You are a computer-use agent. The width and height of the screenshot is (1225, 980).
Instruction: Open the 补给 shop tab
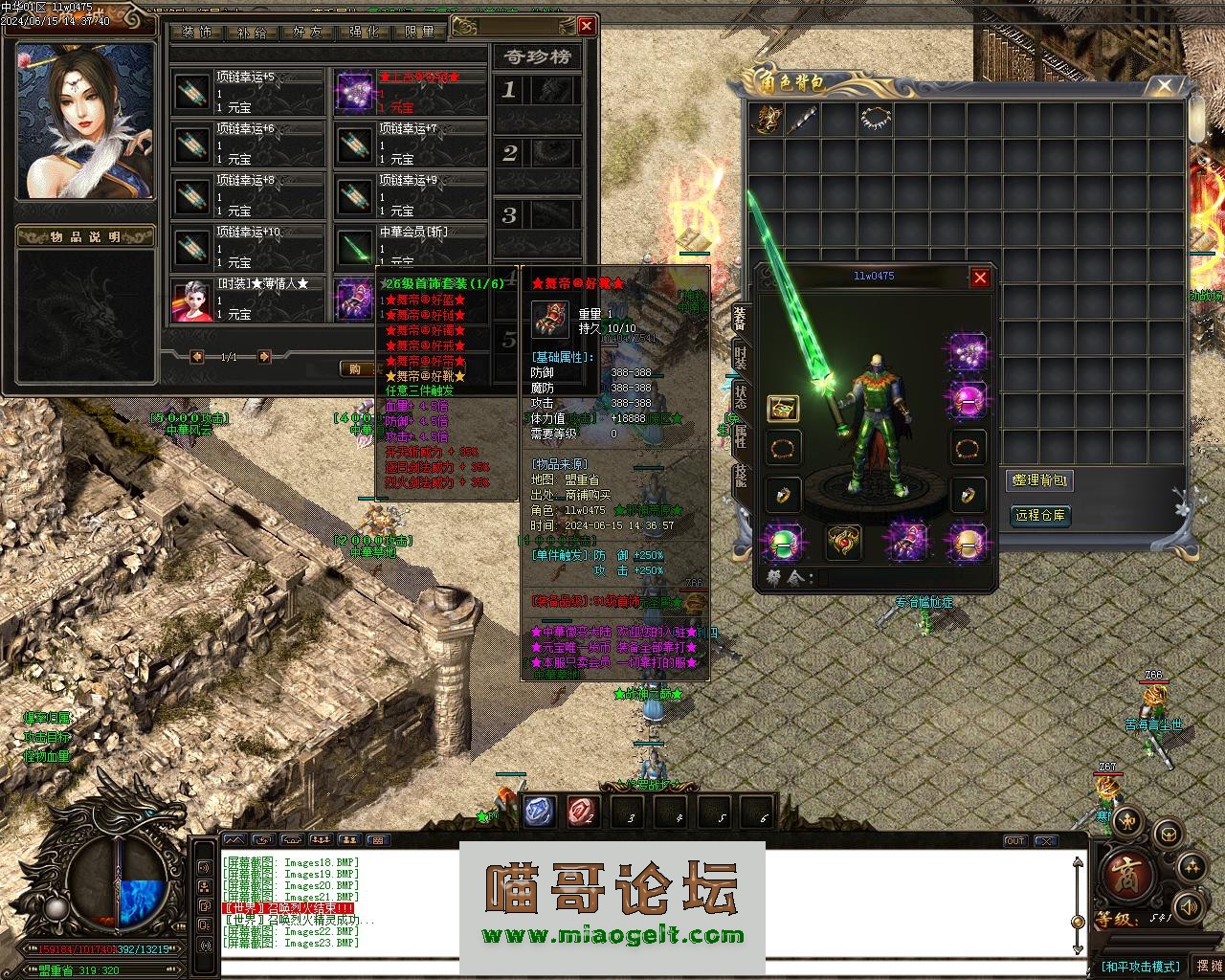pyautogui.click(x=251, y=32)
